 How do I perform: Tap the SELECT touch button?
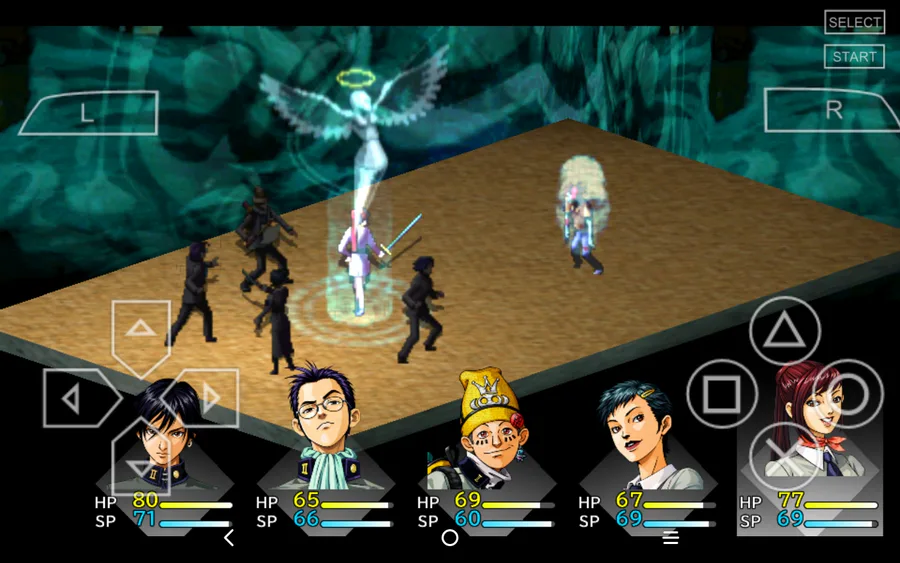pyautogui.click(x=854, y=23)
